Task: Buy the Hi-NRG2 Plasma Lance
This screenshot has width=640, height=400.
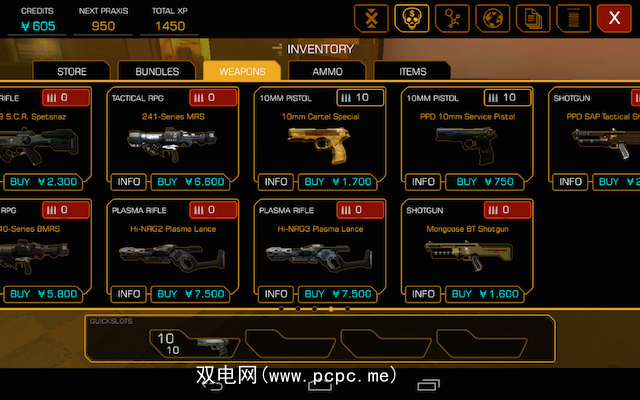Action: tap(195, 294)
